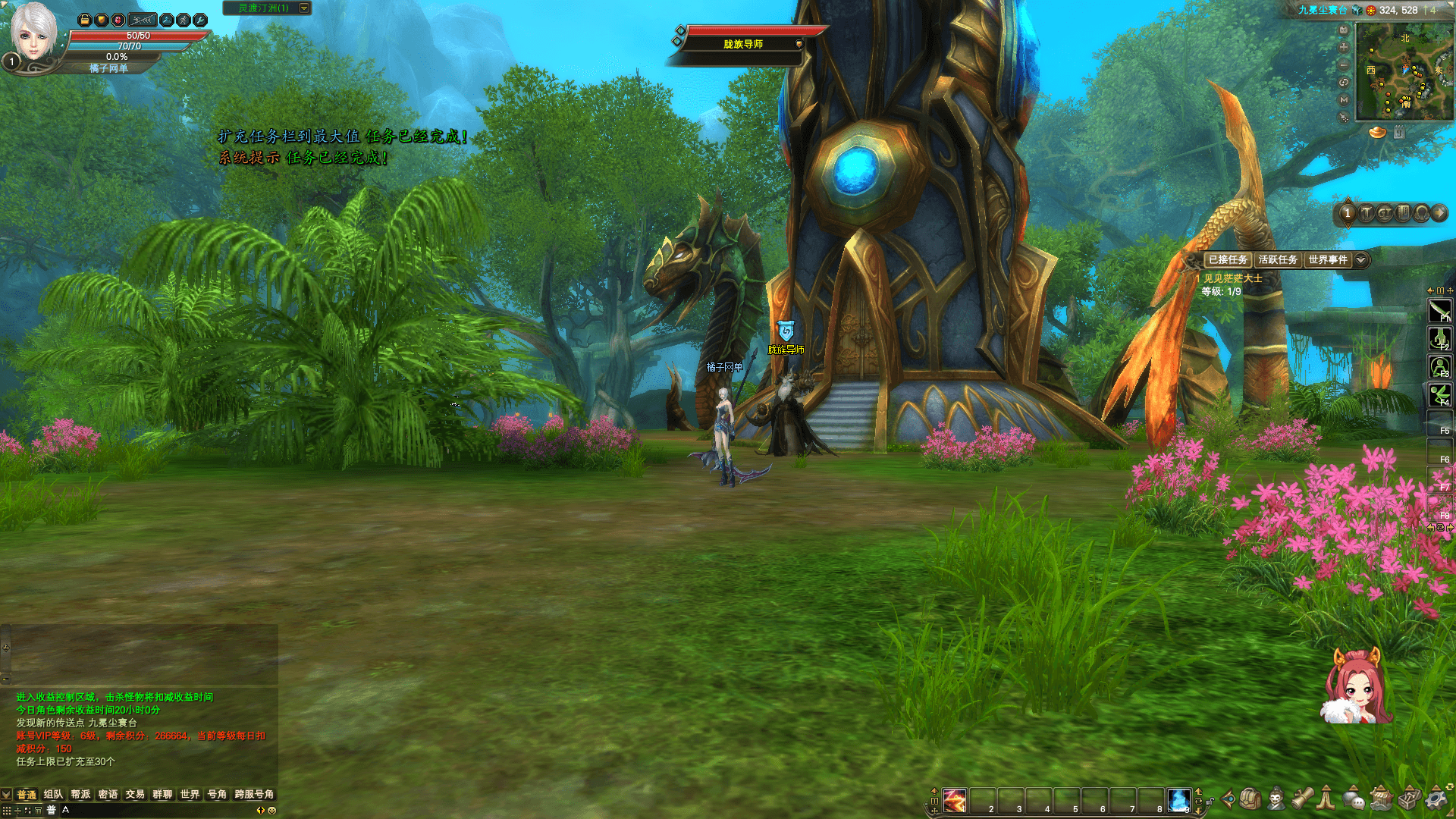Open the backpack inventory icon
1456x819 pixels.
[1251, 799]
